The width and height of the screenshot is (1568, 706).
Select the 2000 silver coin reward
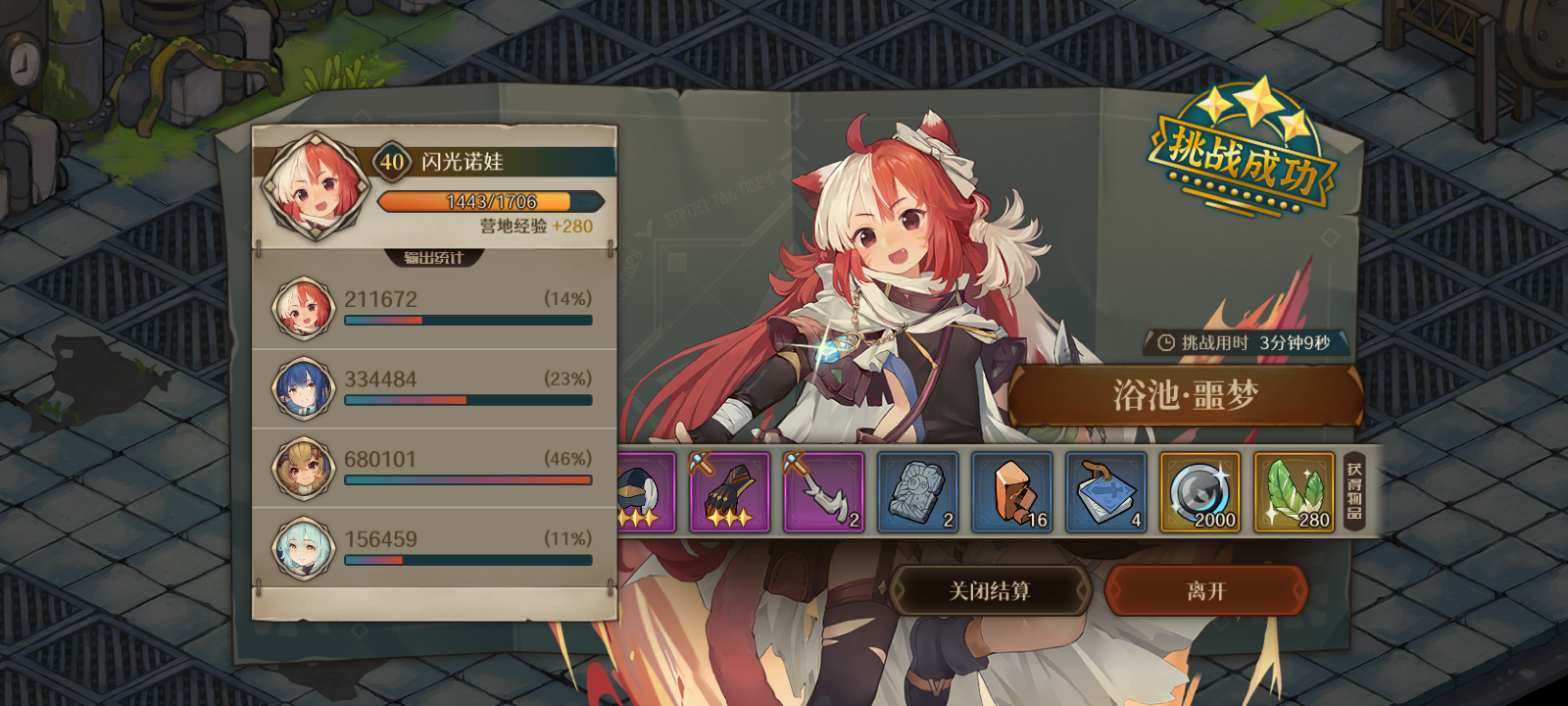(x=1200, y=492)
